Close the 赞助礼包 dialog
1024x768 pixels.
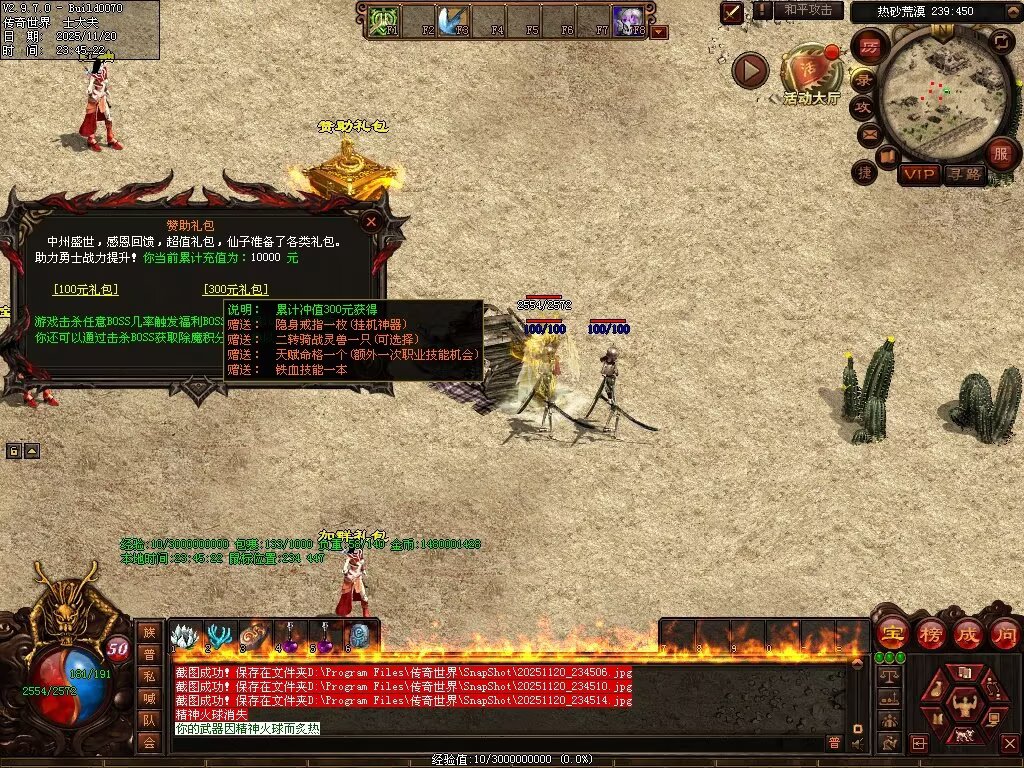371,222
